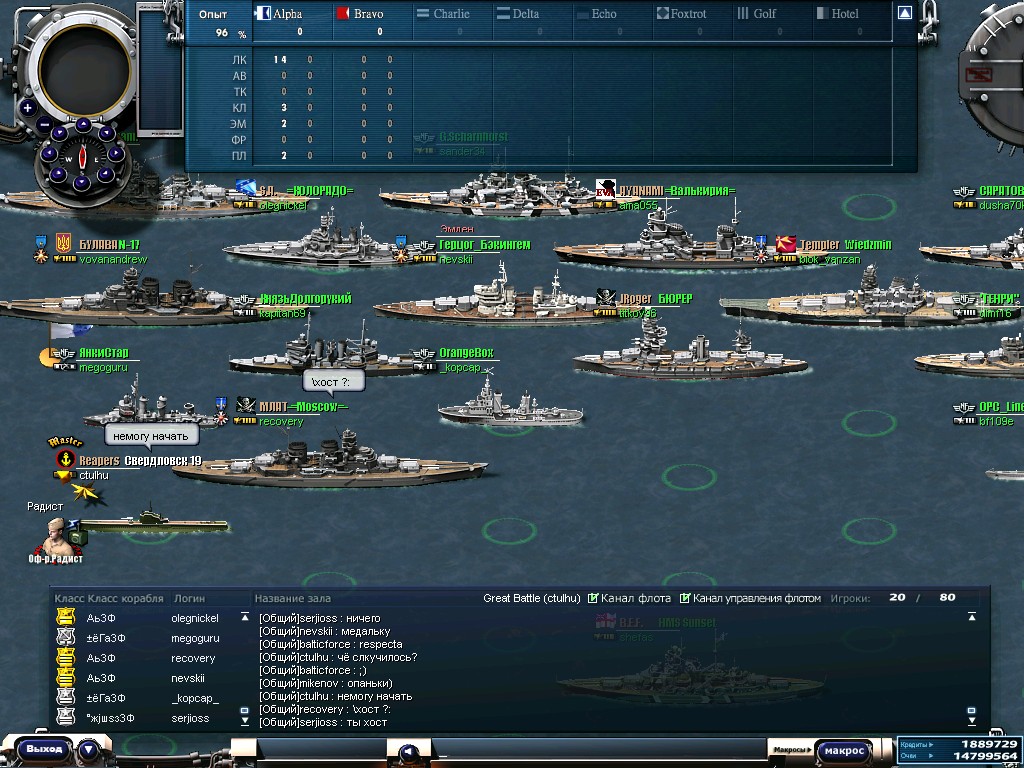This screenshot has width=1024, height=768.
Task: Select the Свердловск 19 ship of ctulhu
Action: [x=330, y=466]
